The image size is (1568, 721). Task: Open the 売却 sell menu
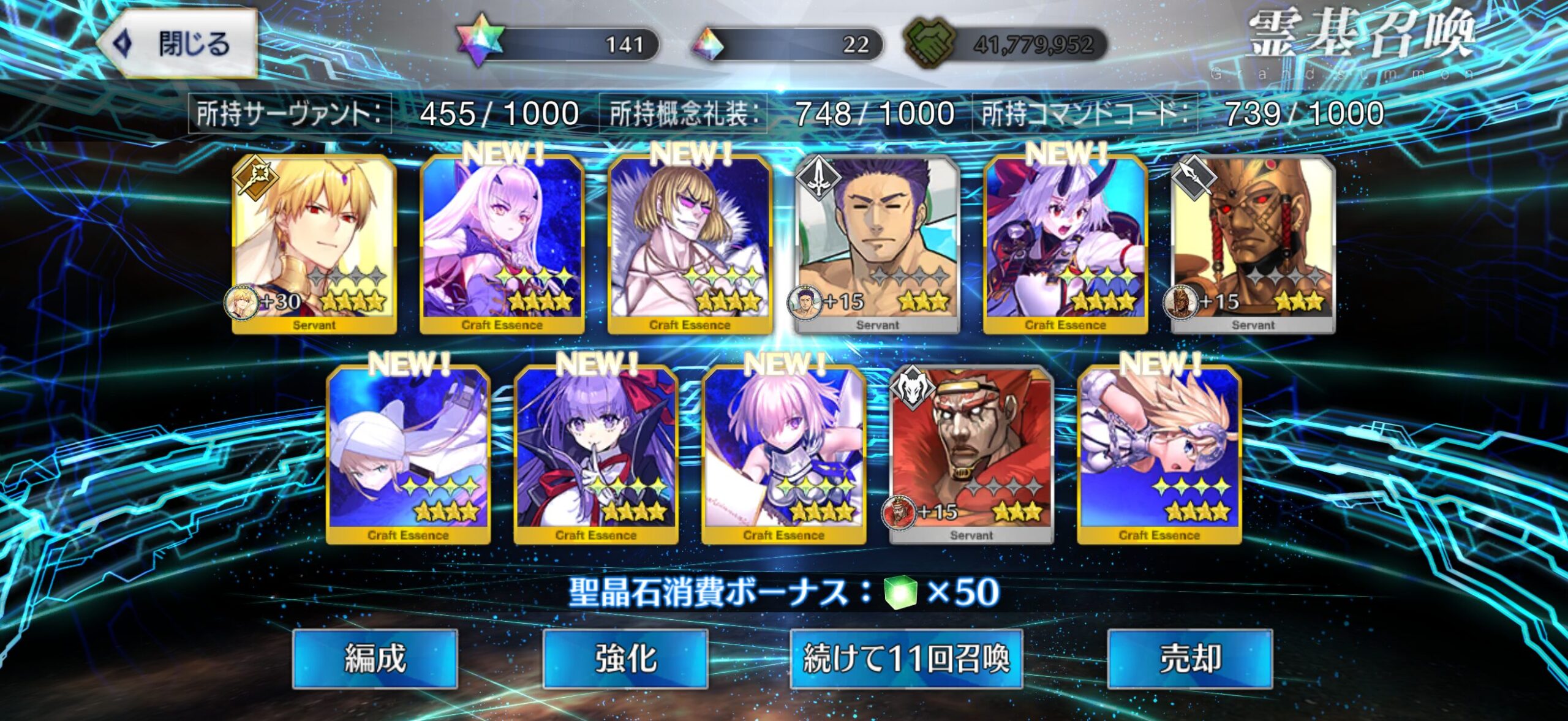click(1189, 659)
